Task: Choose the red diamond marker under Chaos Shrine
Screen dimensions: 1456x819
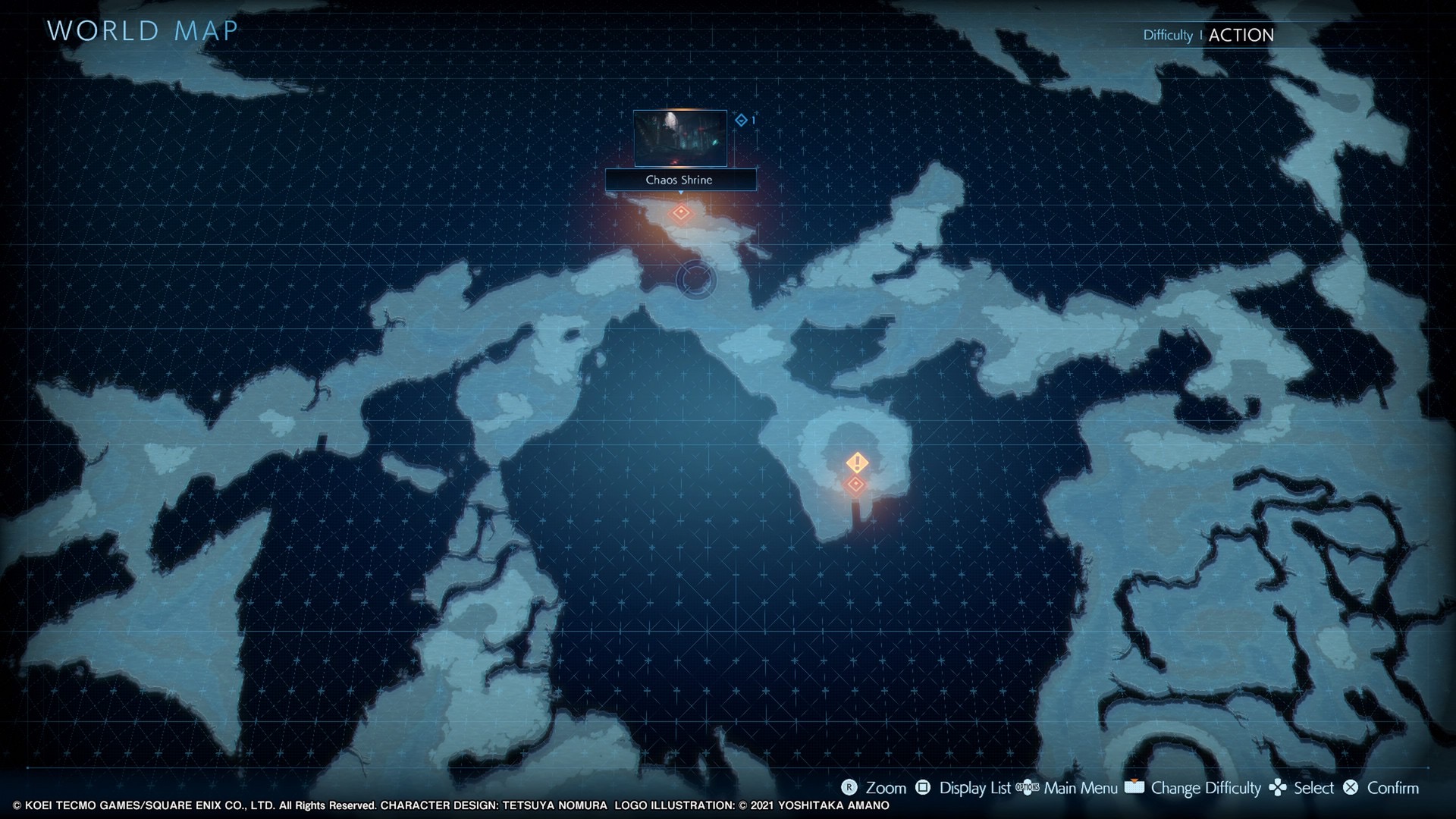Action: click(681, 213)
